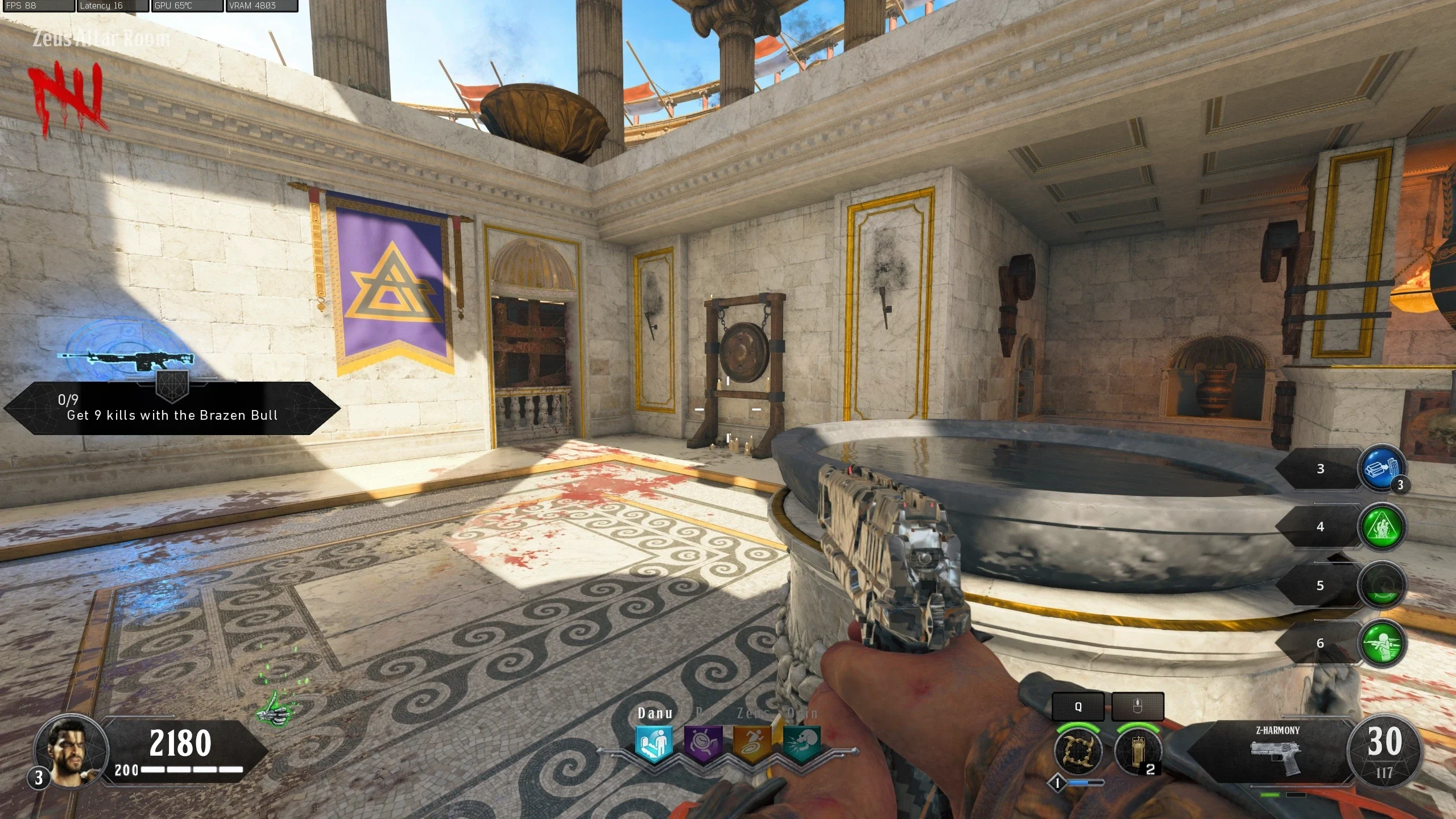This screenshot has height=819, width=1456.
Task: Select the Danu escalator perk icon
Action: [655, 742]
